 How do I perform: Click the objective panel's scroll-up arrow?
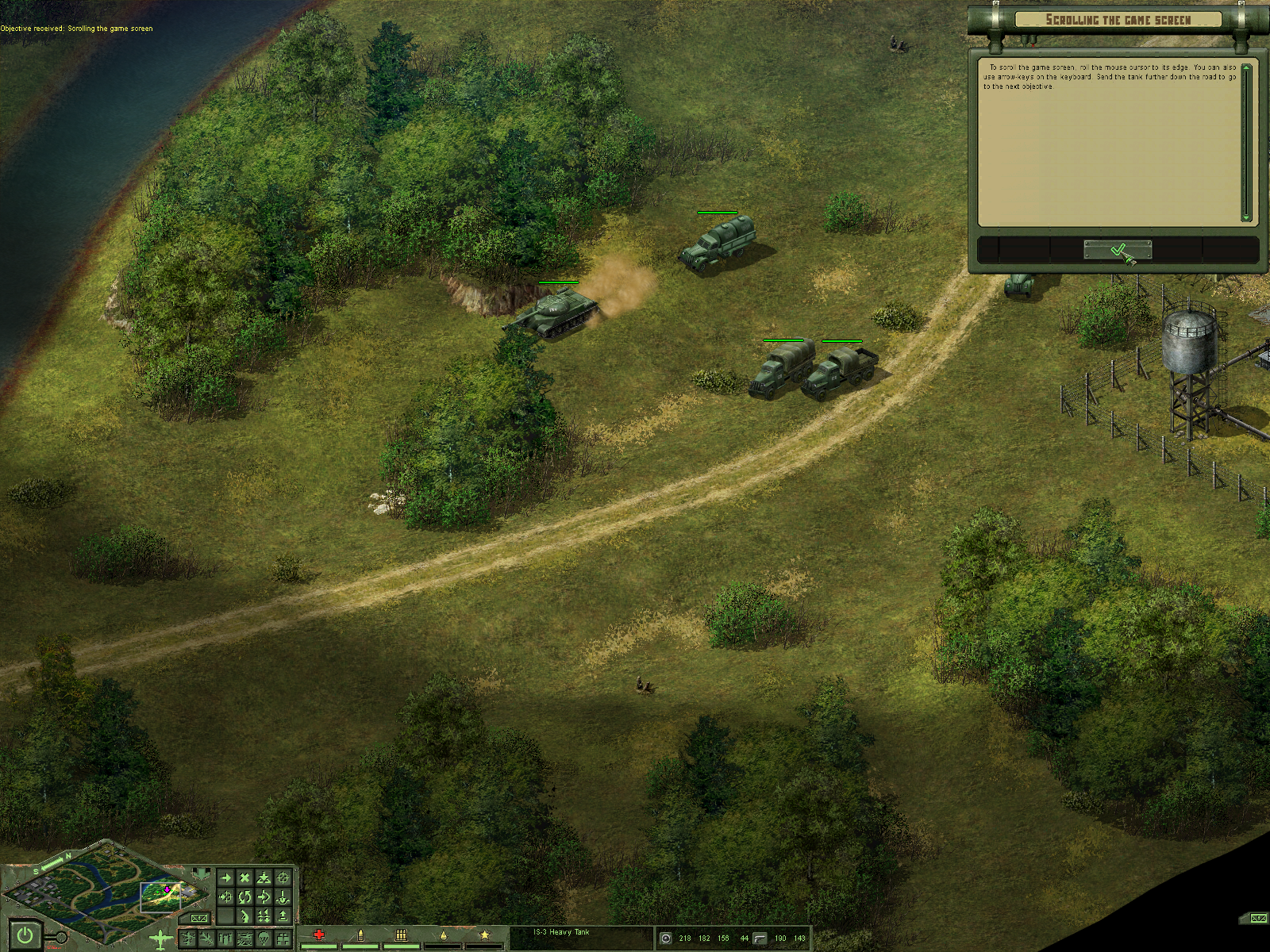coord(1246,68)
